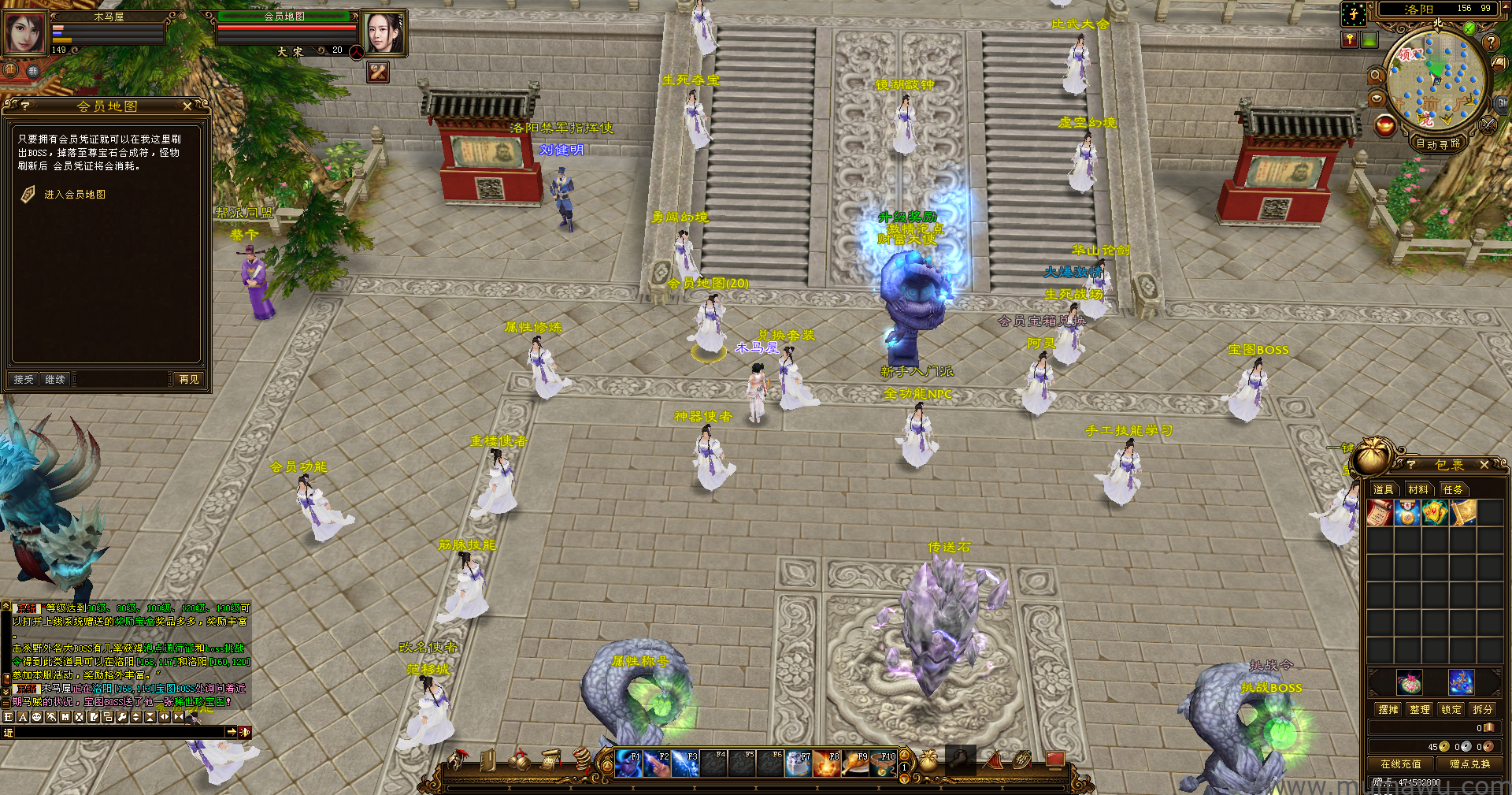Click the minimap magnifier search button

pyautogui.click(x=1376, y=76)
